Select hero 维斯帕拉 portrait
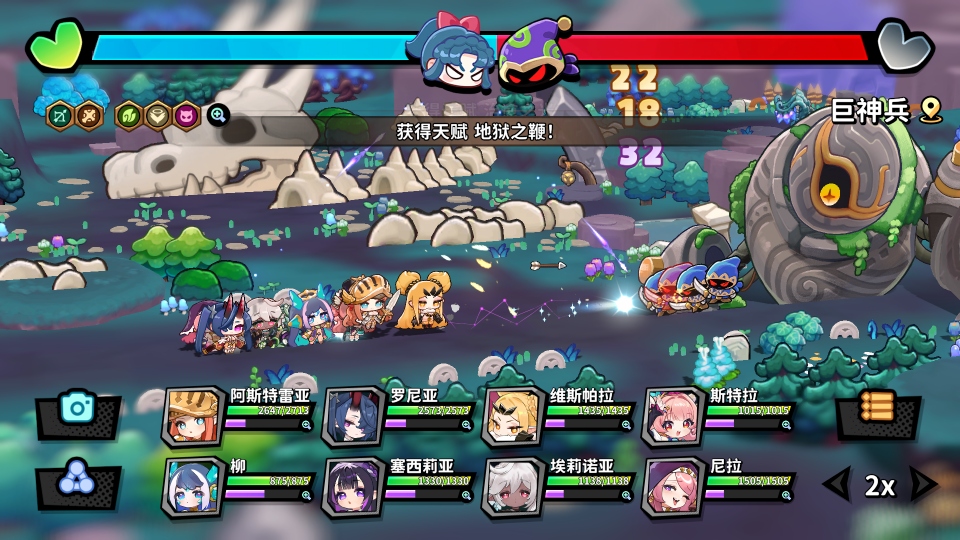Viewport: 960px width, 540px height. pyautogui.click(x=512, y=414)
